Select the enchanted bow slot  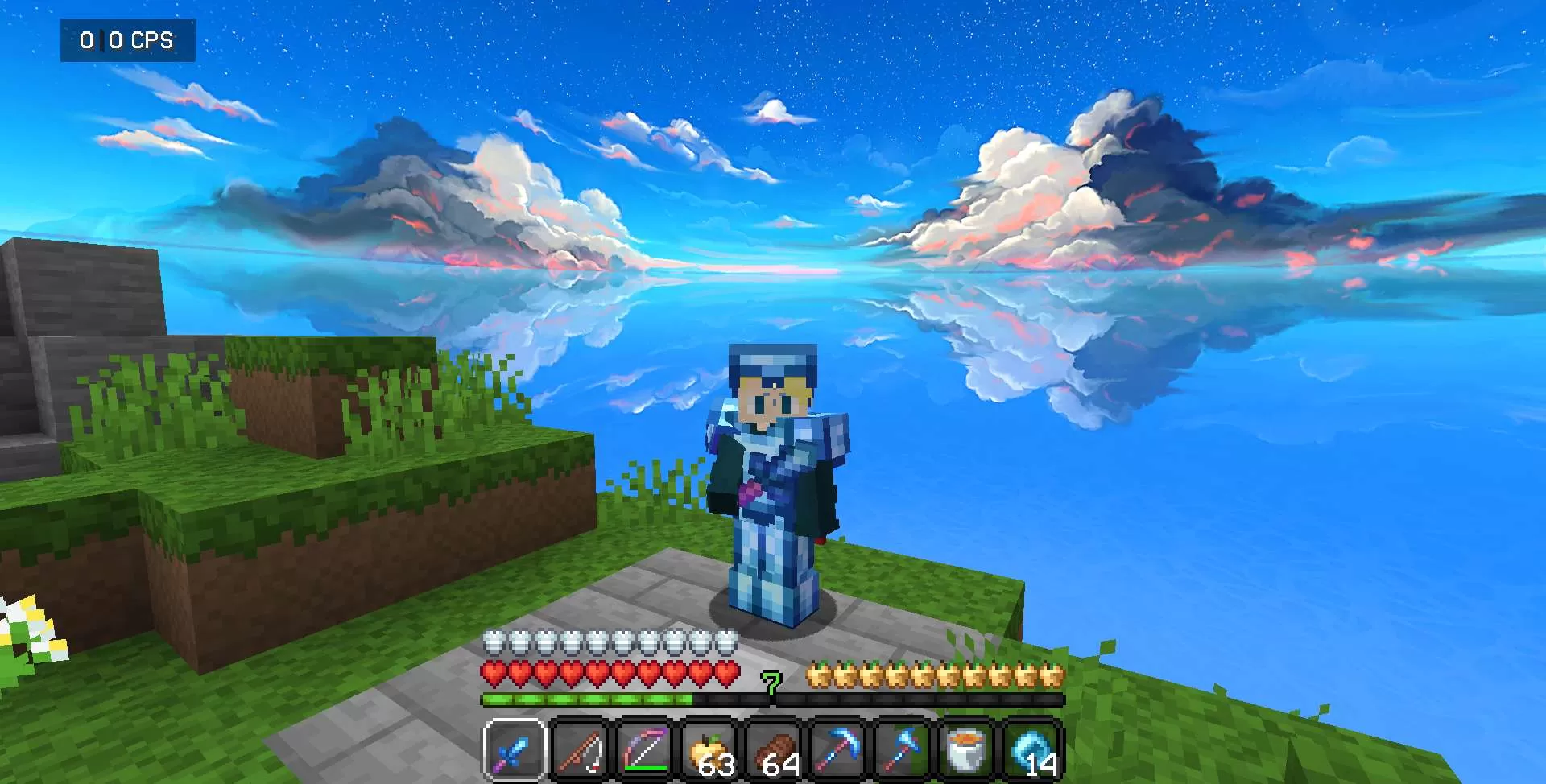644,749
